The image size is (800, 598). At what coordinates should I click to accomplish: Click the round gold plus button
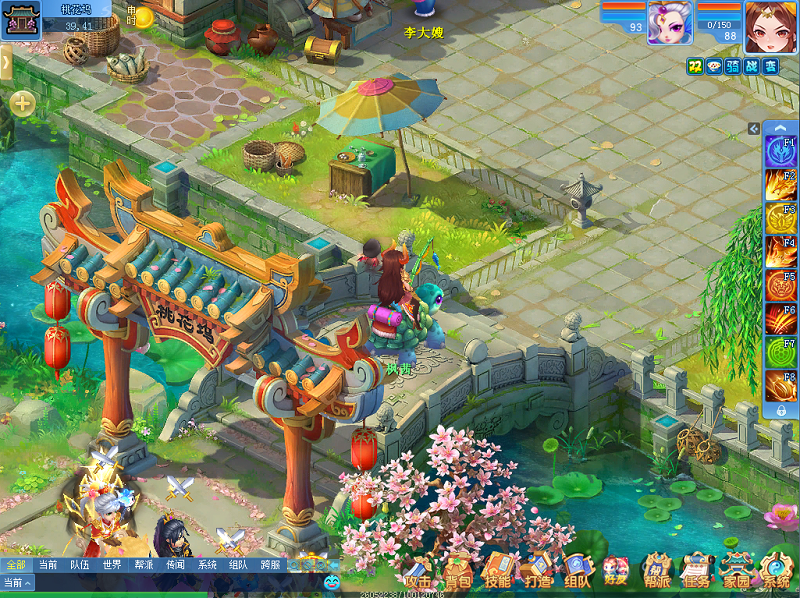(x=22, y=103)
